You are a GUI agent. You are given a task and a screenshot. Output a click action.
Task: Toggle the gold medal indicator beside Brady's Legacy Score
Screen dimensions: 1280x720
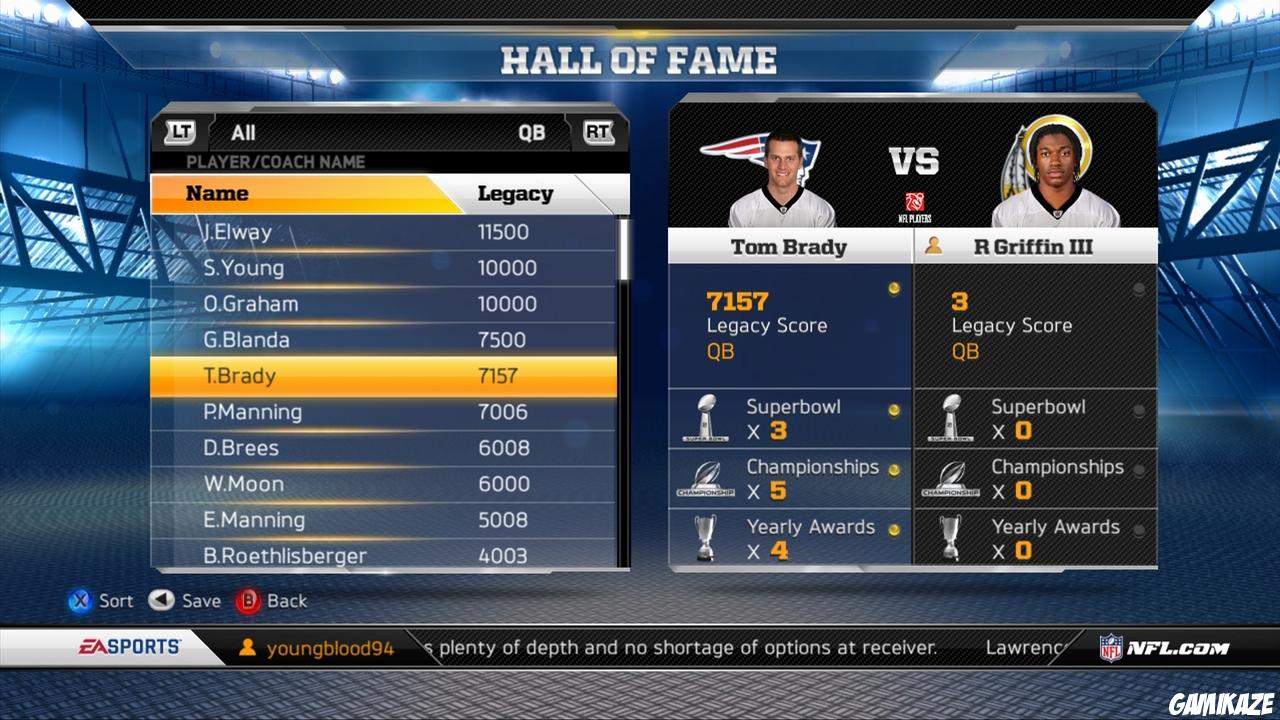tap(896, 288)
